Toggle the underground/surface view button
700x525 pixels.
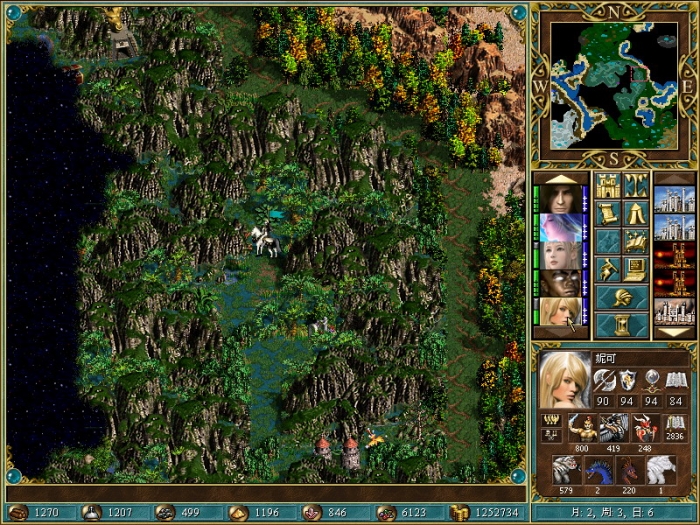(x=636, y=186)
